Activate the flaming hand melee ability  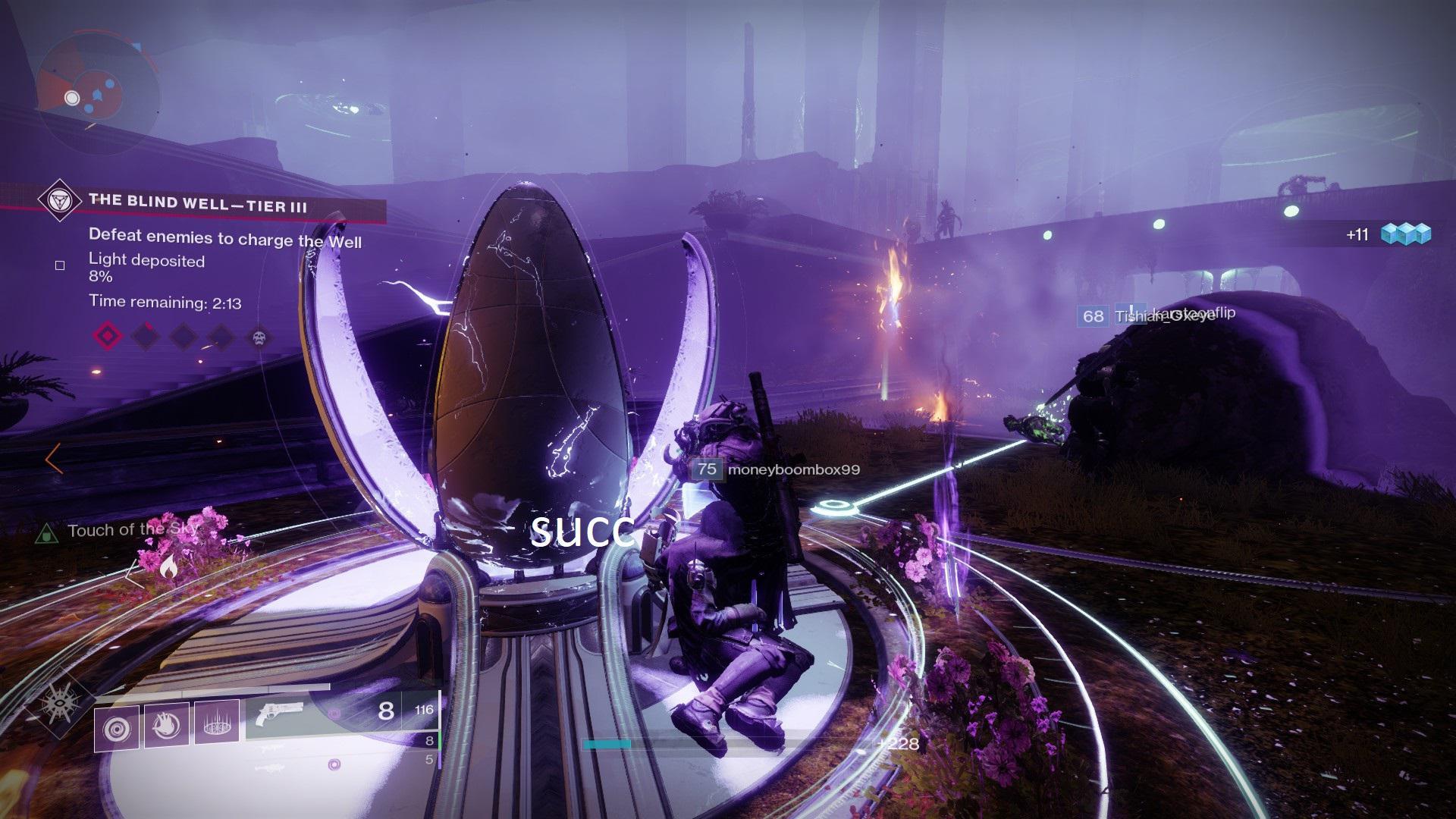coord(166,724)
